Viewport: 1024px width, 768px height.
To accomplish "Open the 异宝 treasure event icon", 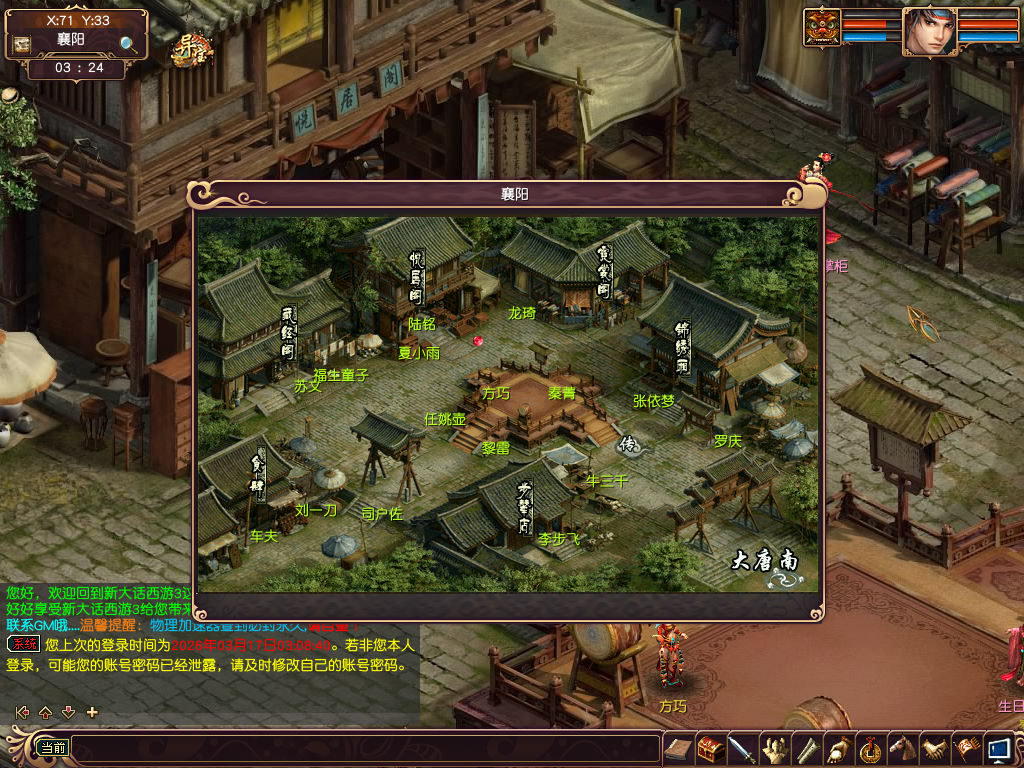I will pyautogui.click(x=188, y=48).
